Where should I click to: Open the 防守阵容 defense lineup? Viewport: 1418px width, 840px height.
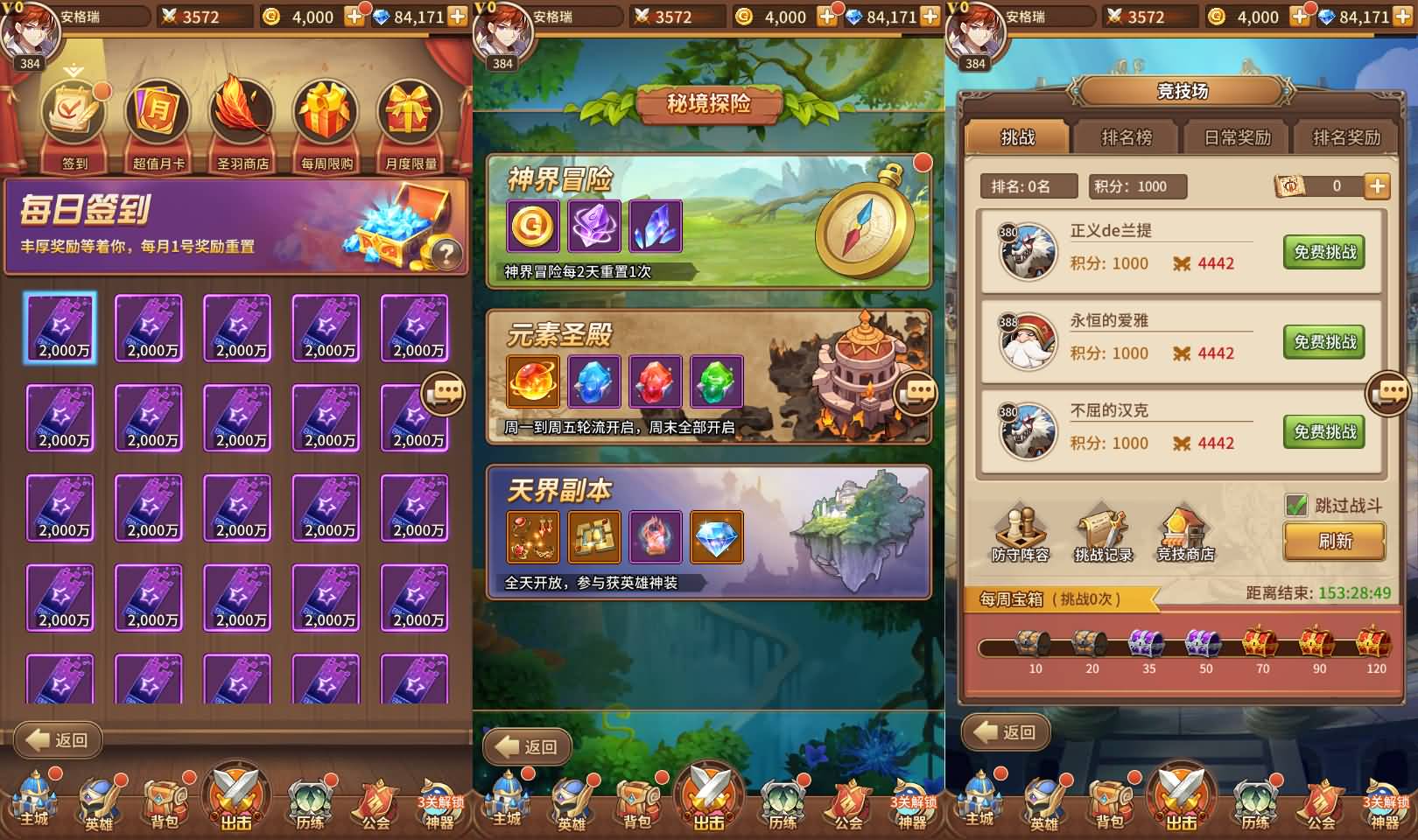click(x=1021, y=533)
